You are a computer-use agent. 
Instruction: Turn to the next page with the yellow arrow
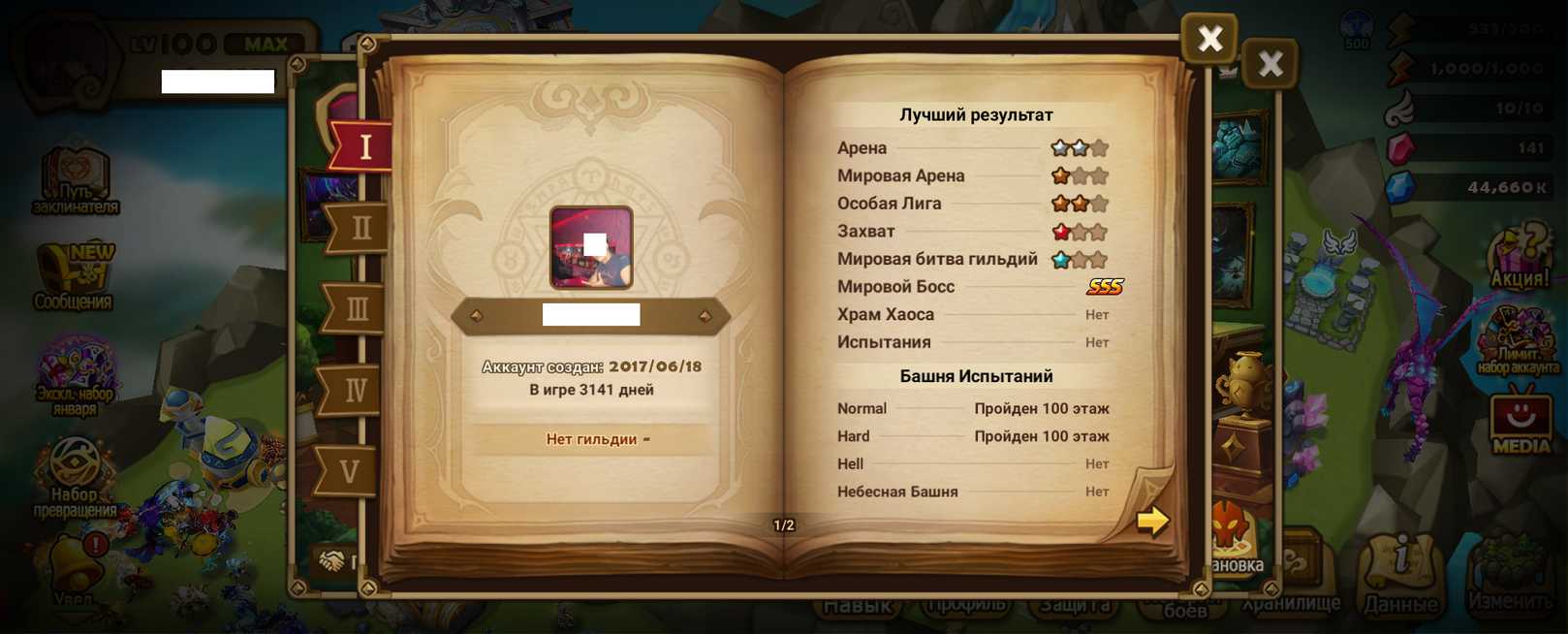tap(1151, 521)
